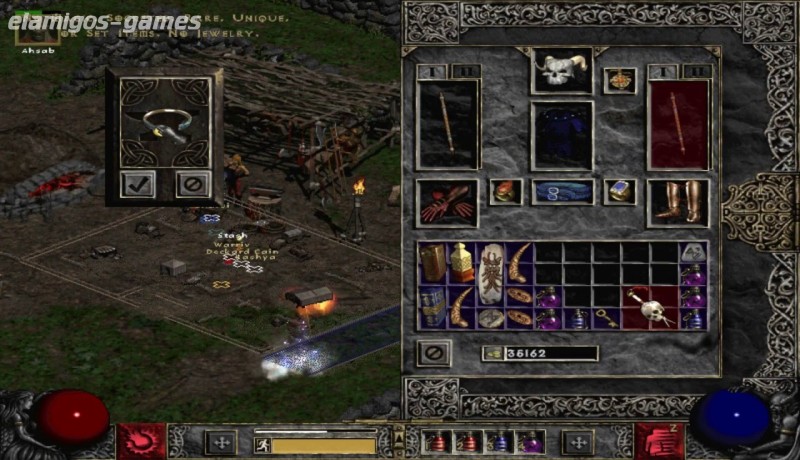Use the first red belt potion

click(437, 442)
